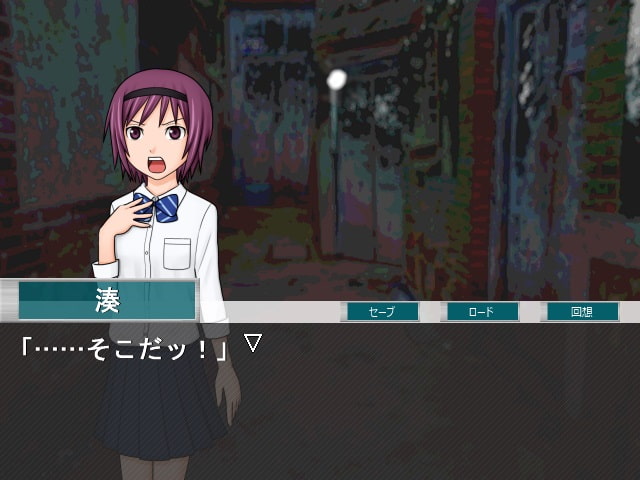
Task: Open the セーブ (Save) menu
Action: (x=382, y=312)
